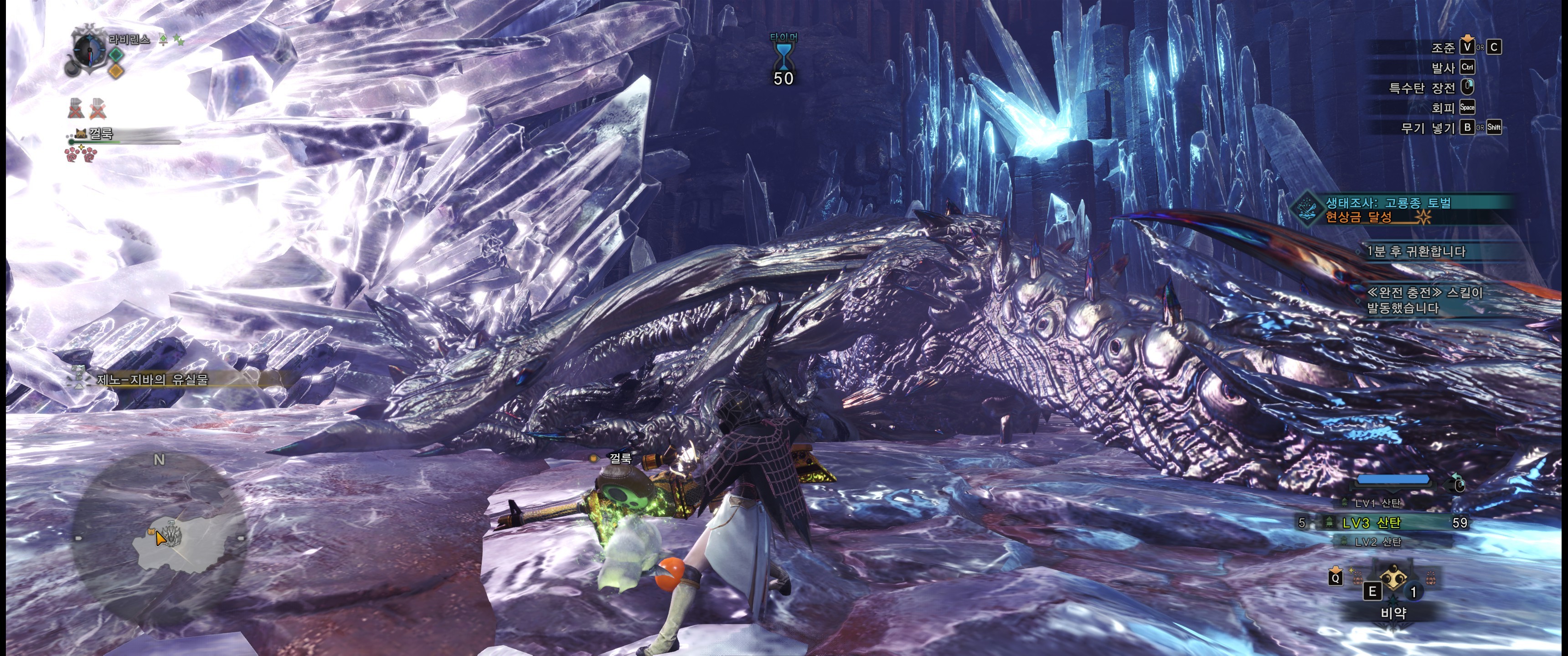This screenshot has height=656, width=1568.
Task: Switch to the LV2 산탄 ammo entry
Action: pyautogui.click(x=1377, y=542)
